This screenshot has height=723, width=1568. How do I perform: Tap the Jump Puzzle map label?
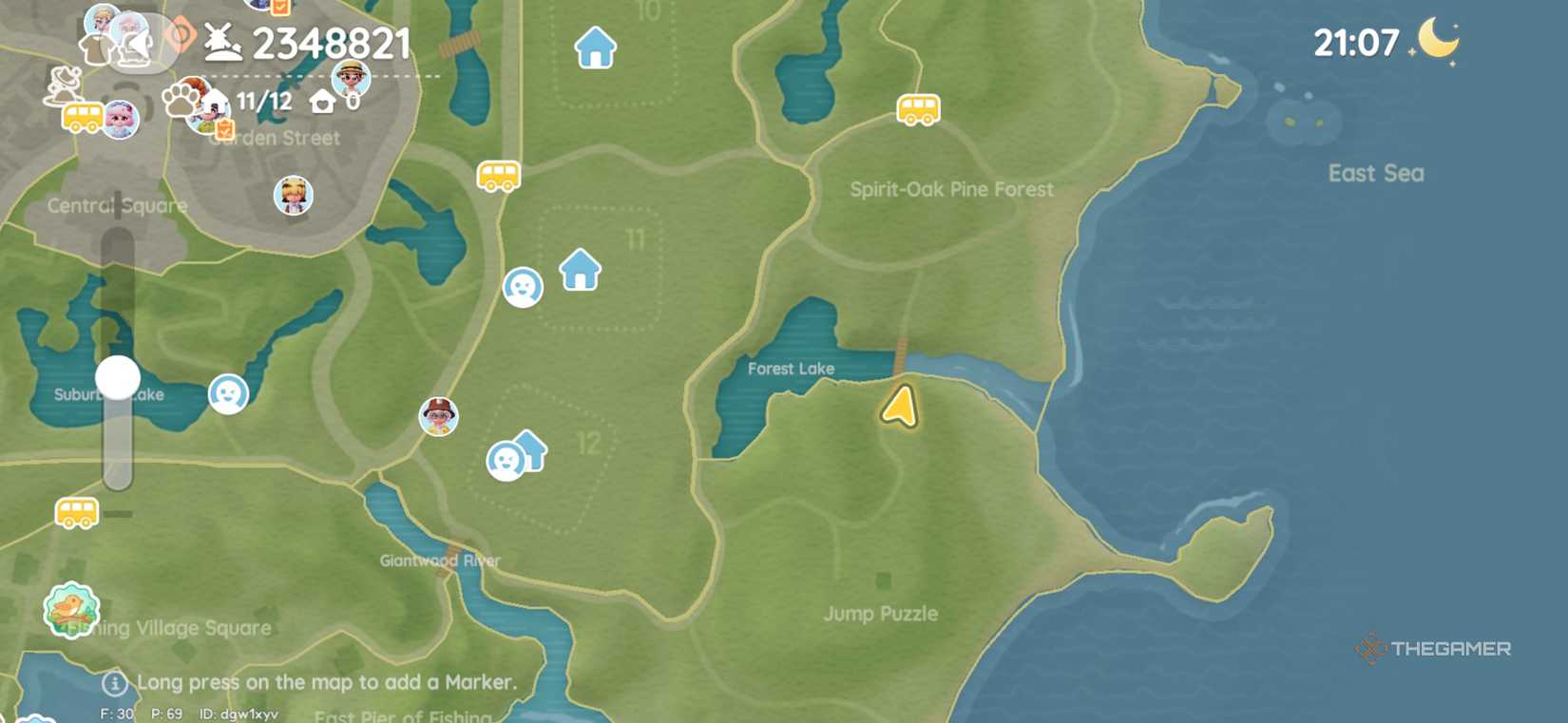pos(880,614)
